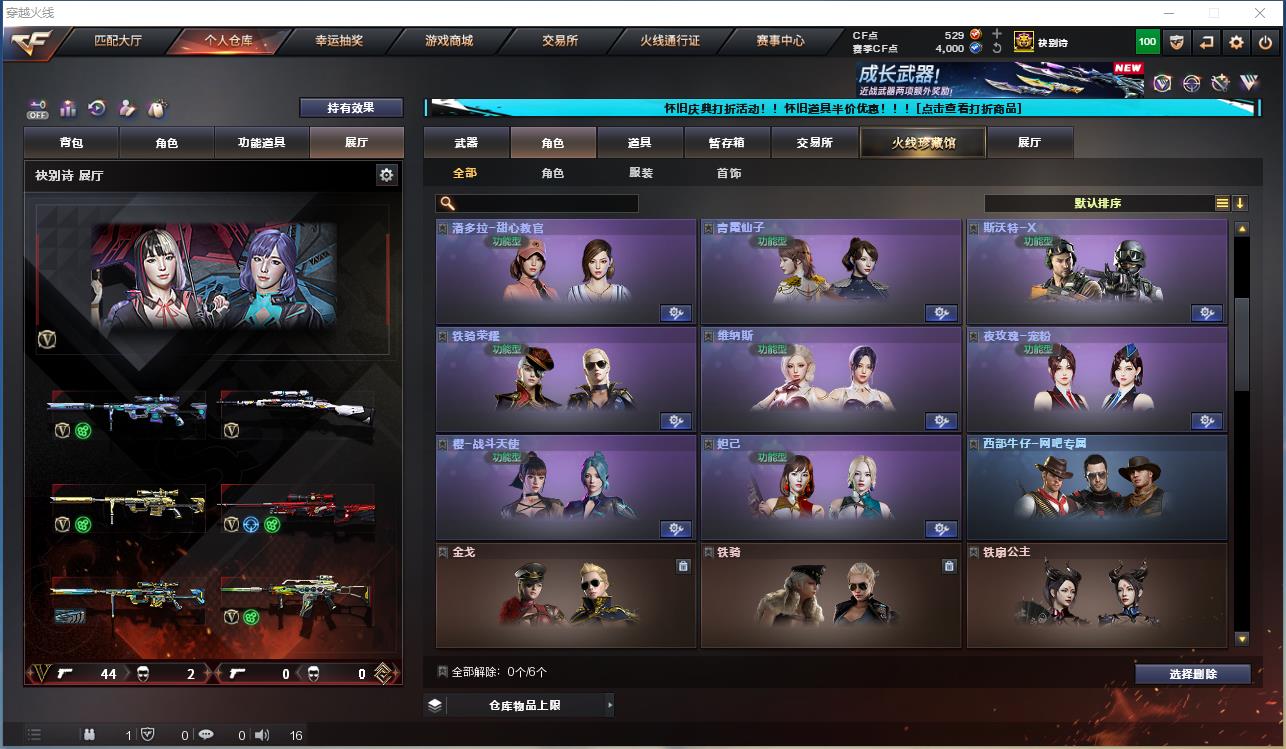Go to 幸运抽奖 lucky draw
Viewport: 1286px width, 749px height.
pyautogui.click(x=338, y=41)
